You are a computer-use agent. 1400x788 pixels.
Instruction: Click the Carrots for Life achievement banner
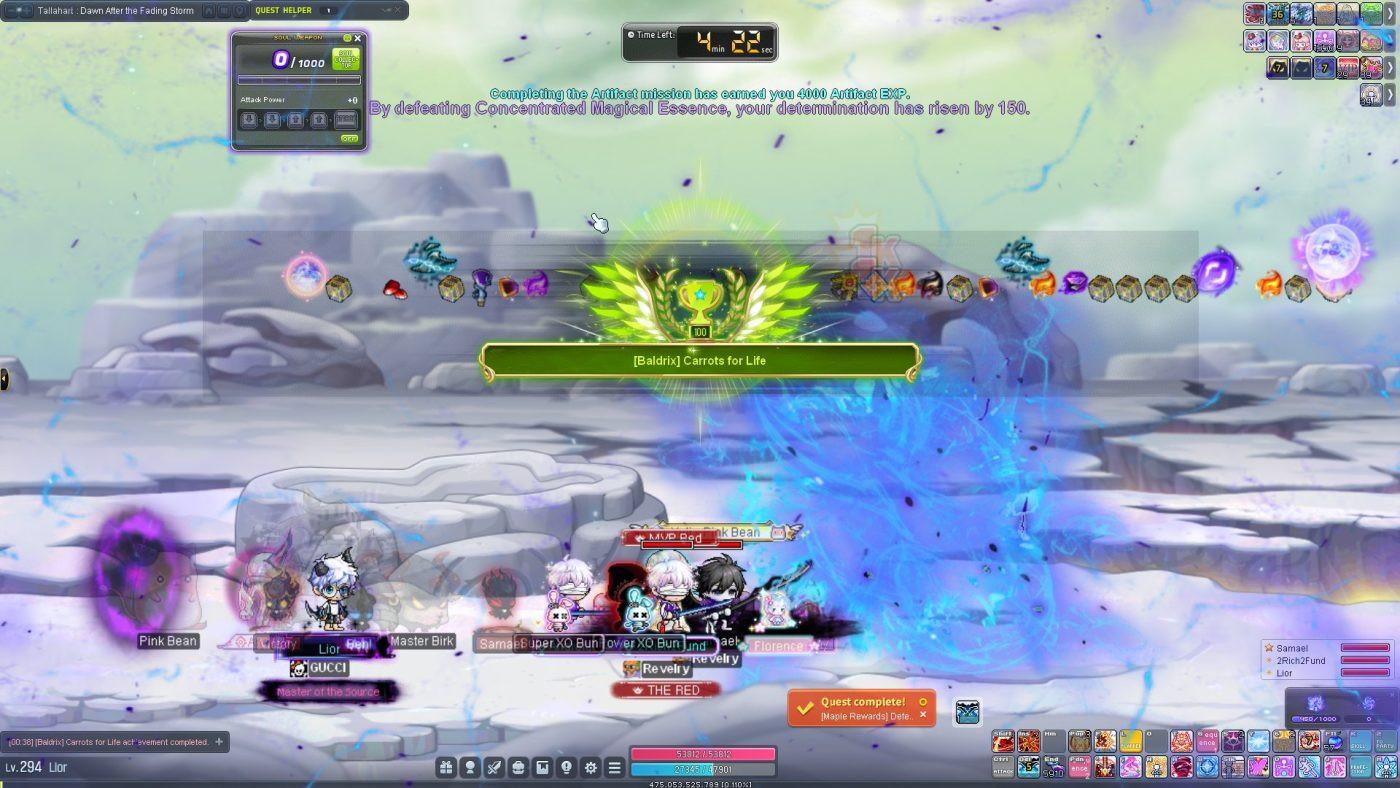point(700,361)
